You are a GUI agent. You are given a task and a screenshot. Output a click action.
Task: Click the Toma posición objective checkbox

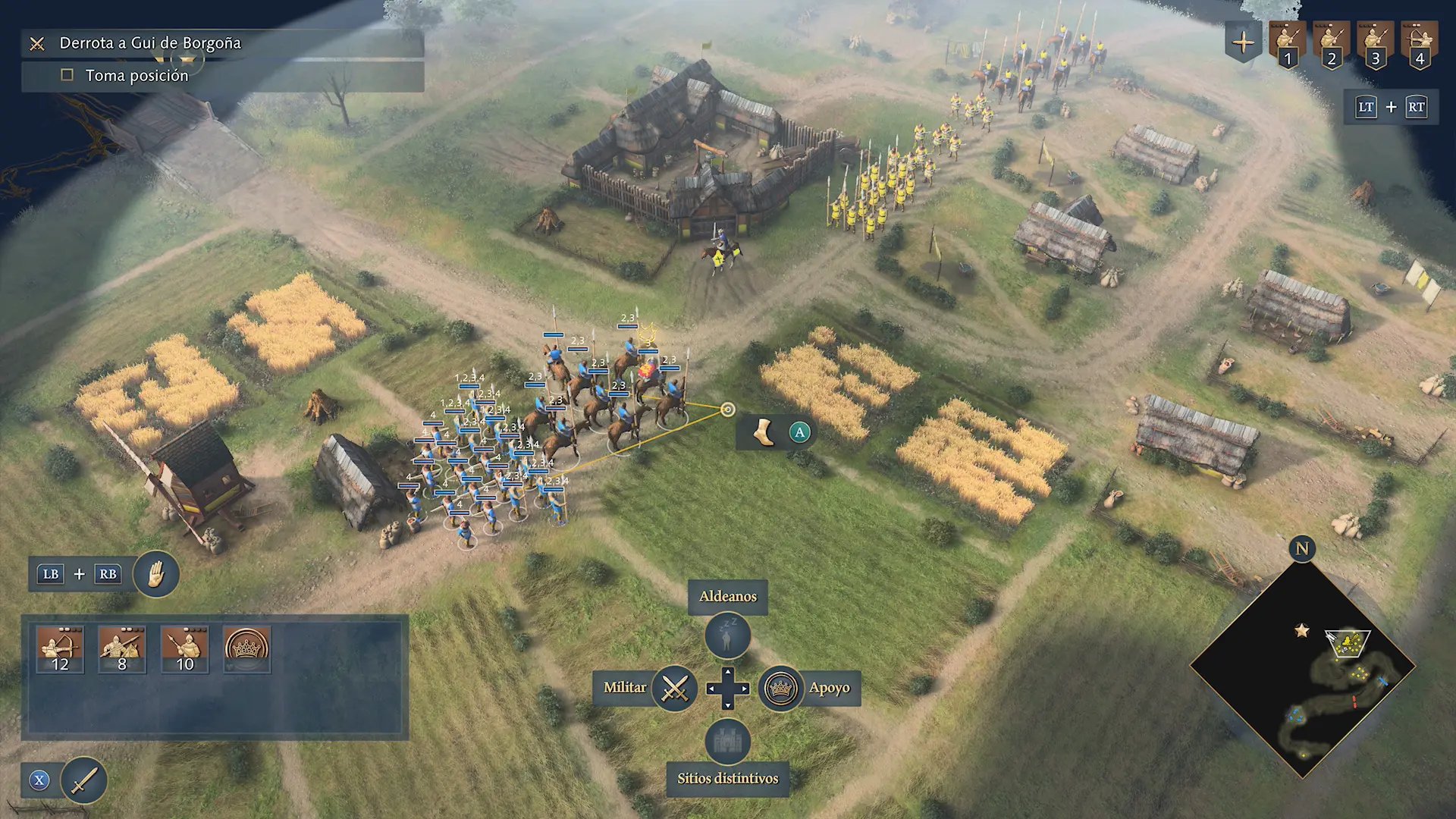67,75
